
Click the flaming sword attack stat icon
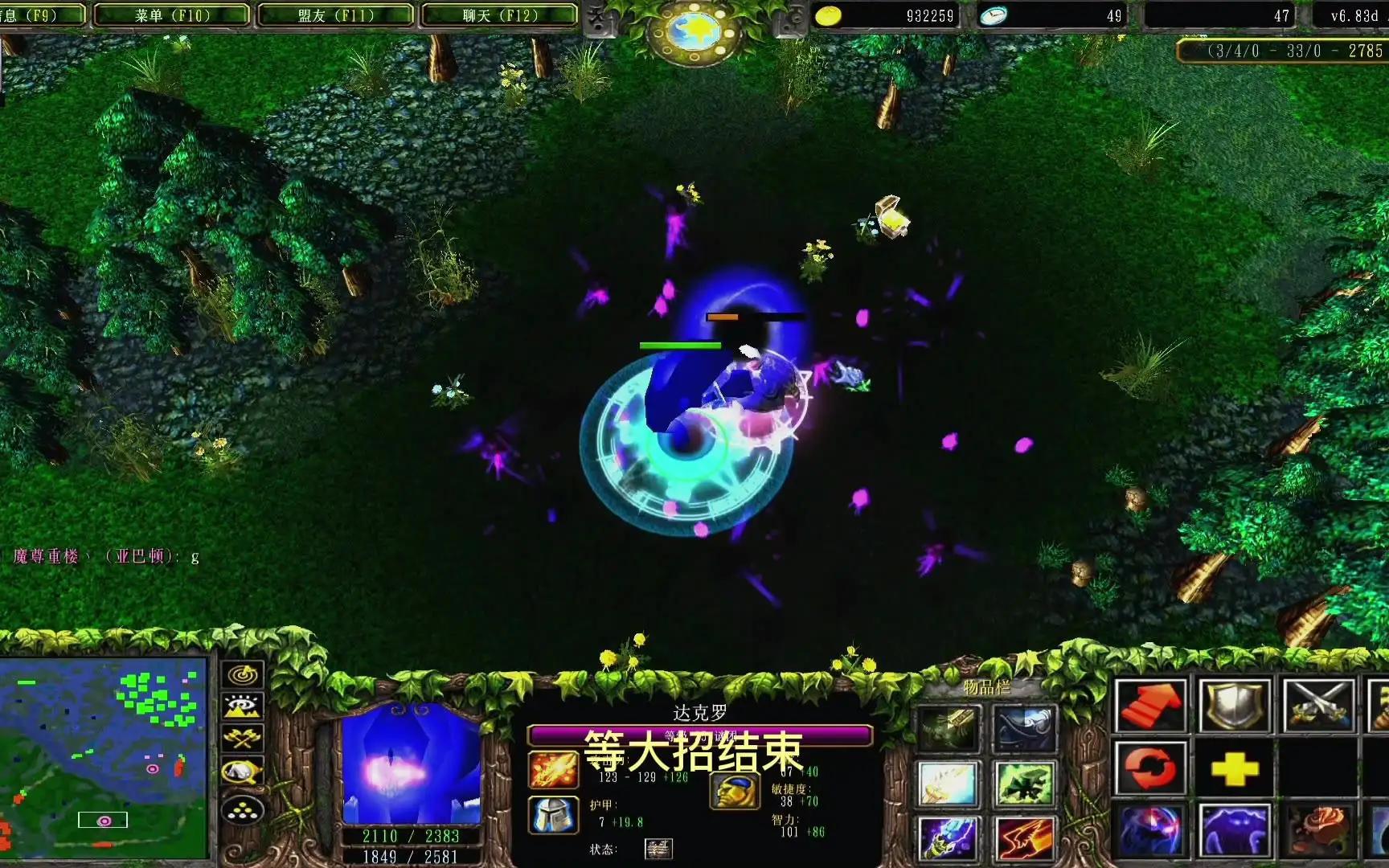551,768
